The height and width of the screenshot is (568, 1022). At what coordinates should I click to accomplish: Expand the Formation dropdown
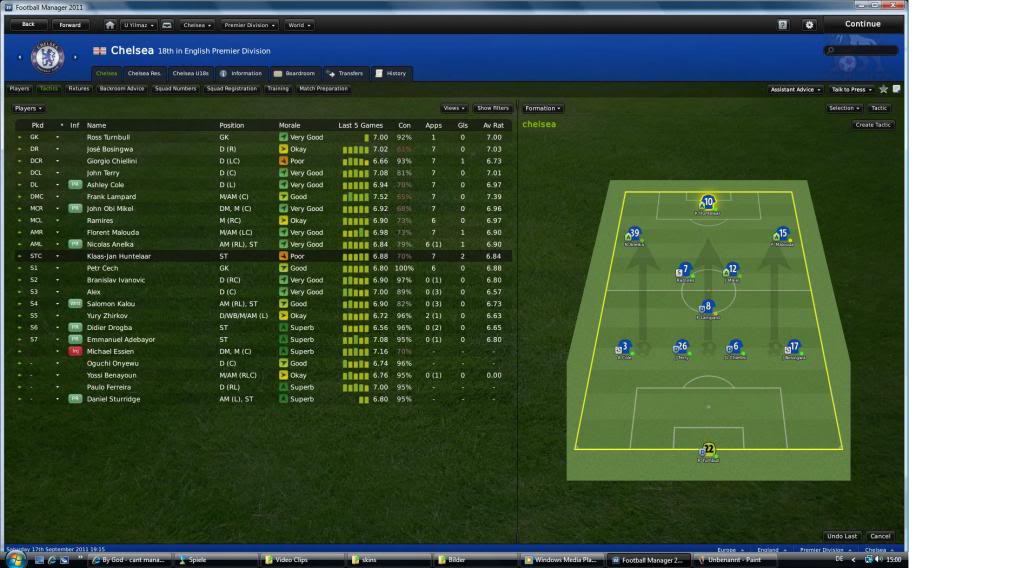coord(543,108)
